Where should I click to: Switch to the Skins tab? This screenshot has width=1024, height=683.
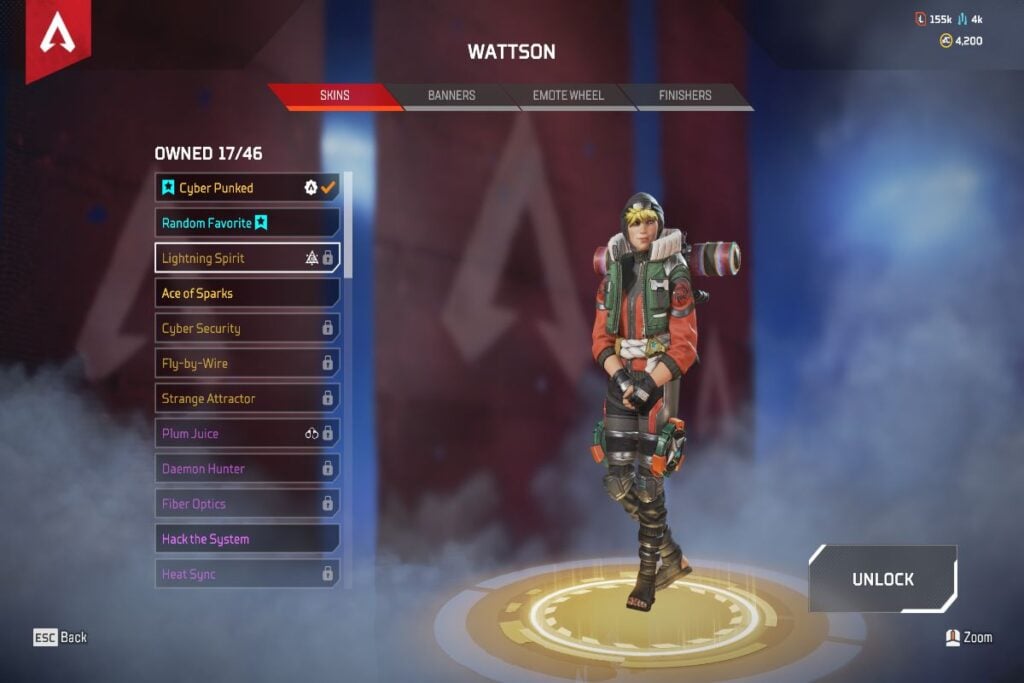[x=334, y=96]
